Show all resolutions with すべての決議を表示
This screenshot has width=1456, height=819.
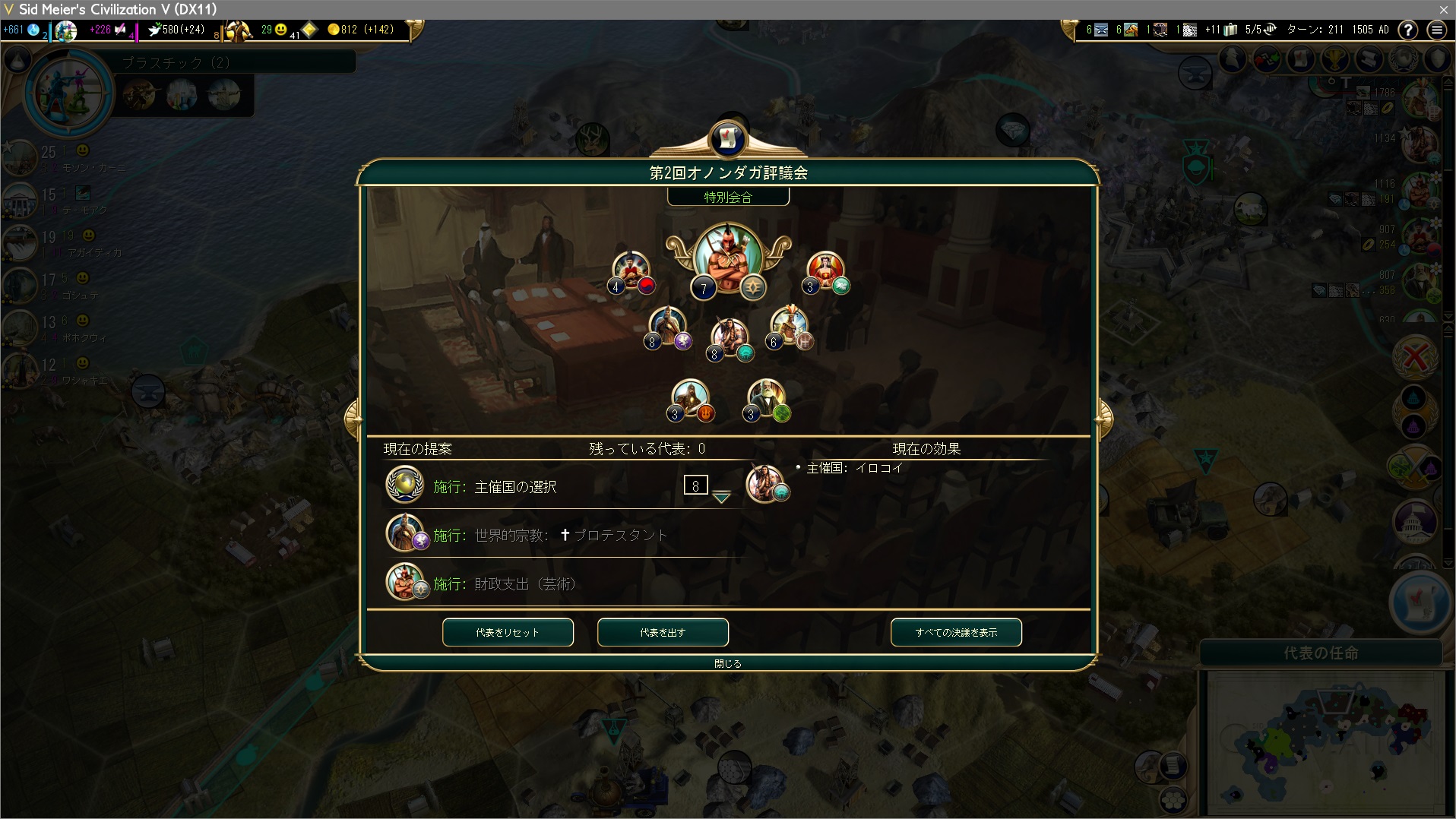(956, 632)
